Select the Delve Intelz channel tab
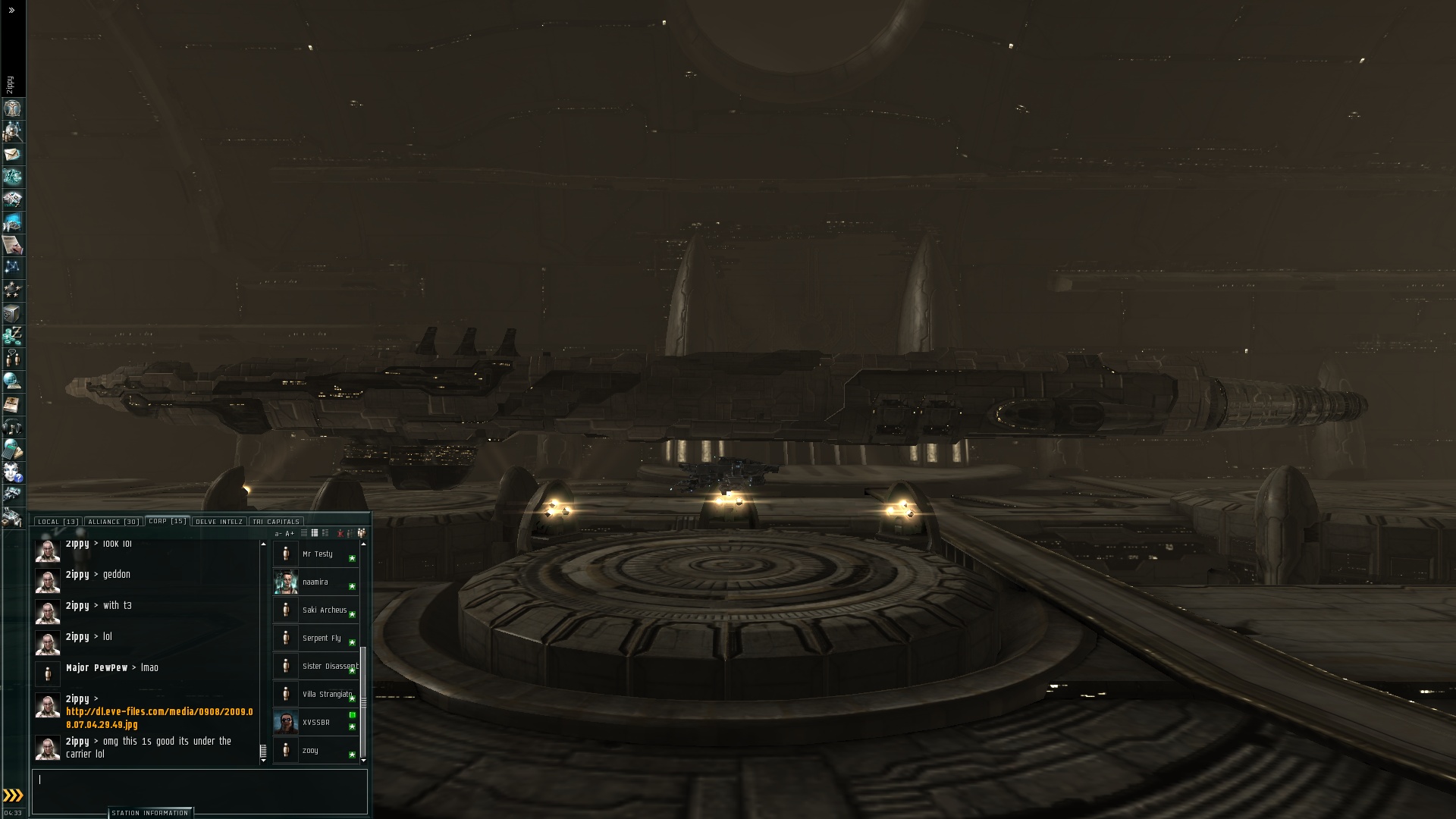The width and height of the screenshot is (1456, 819). [x=219, y=522]
